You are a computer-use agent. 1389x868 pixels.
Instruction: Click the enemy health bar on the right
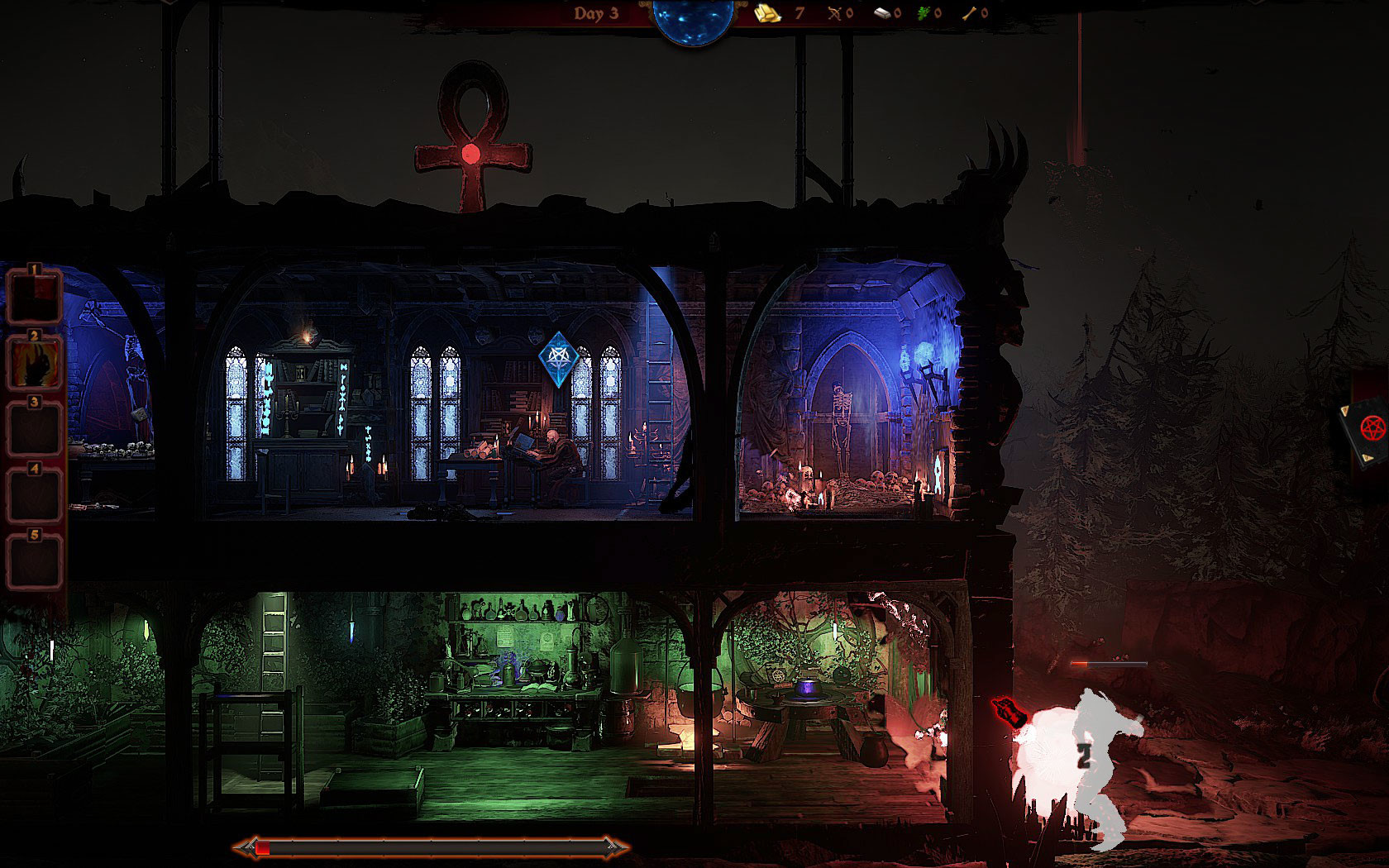[x=1108, y=661]
